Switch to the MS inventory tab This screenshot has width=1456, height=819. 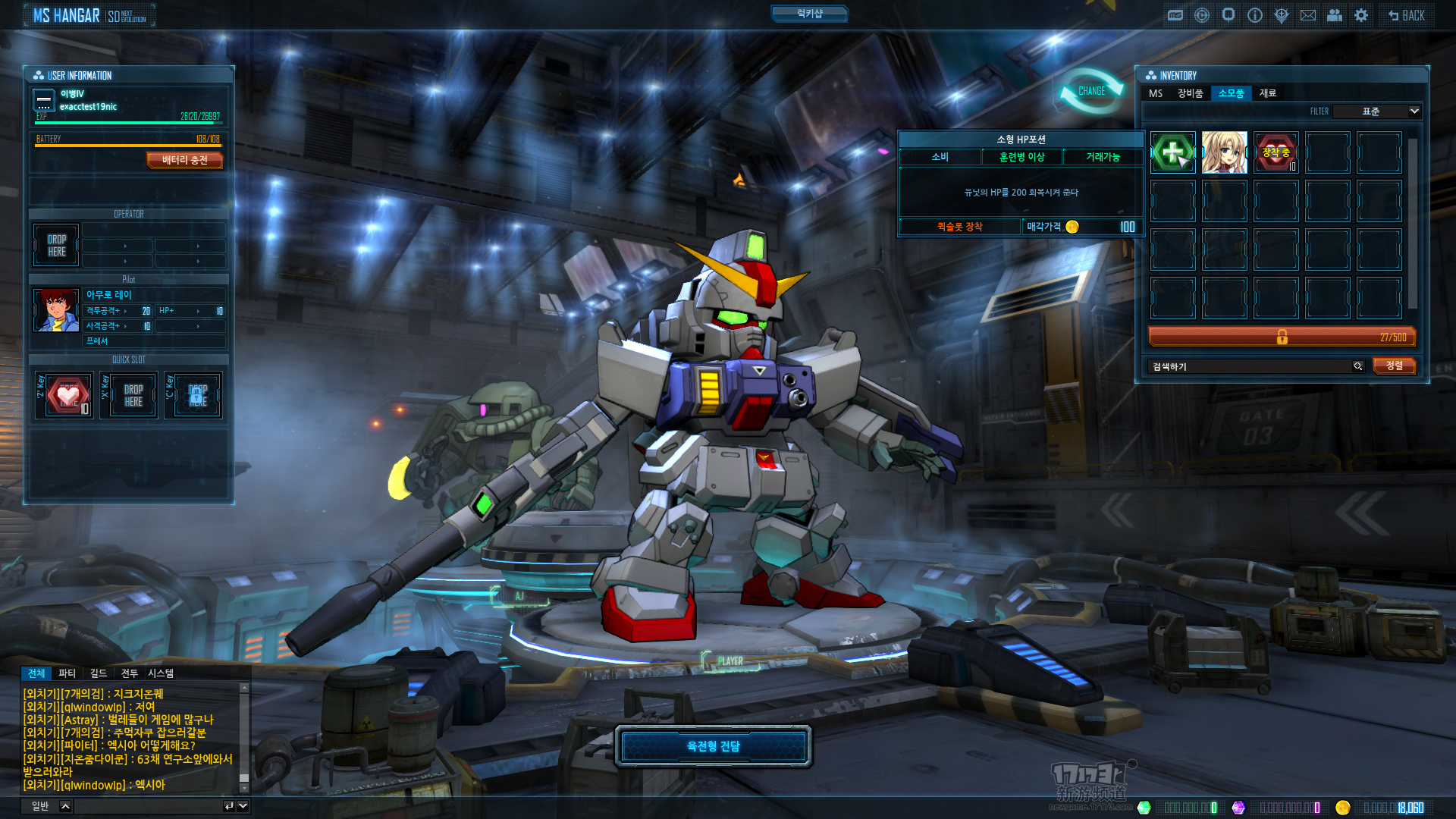tap(1156, 93)
